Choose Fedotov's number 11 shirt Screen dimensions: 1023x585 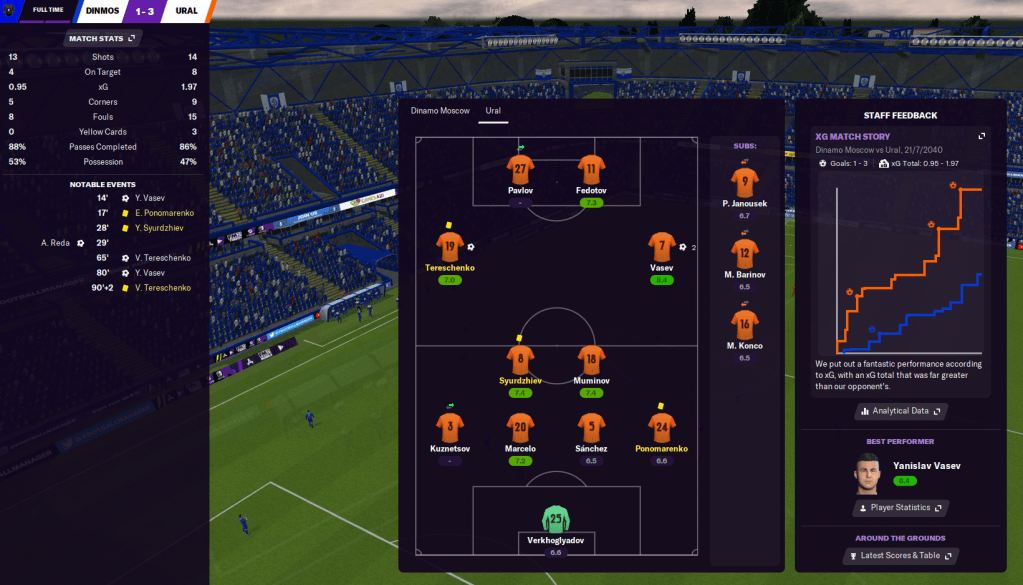coord(591,169)
